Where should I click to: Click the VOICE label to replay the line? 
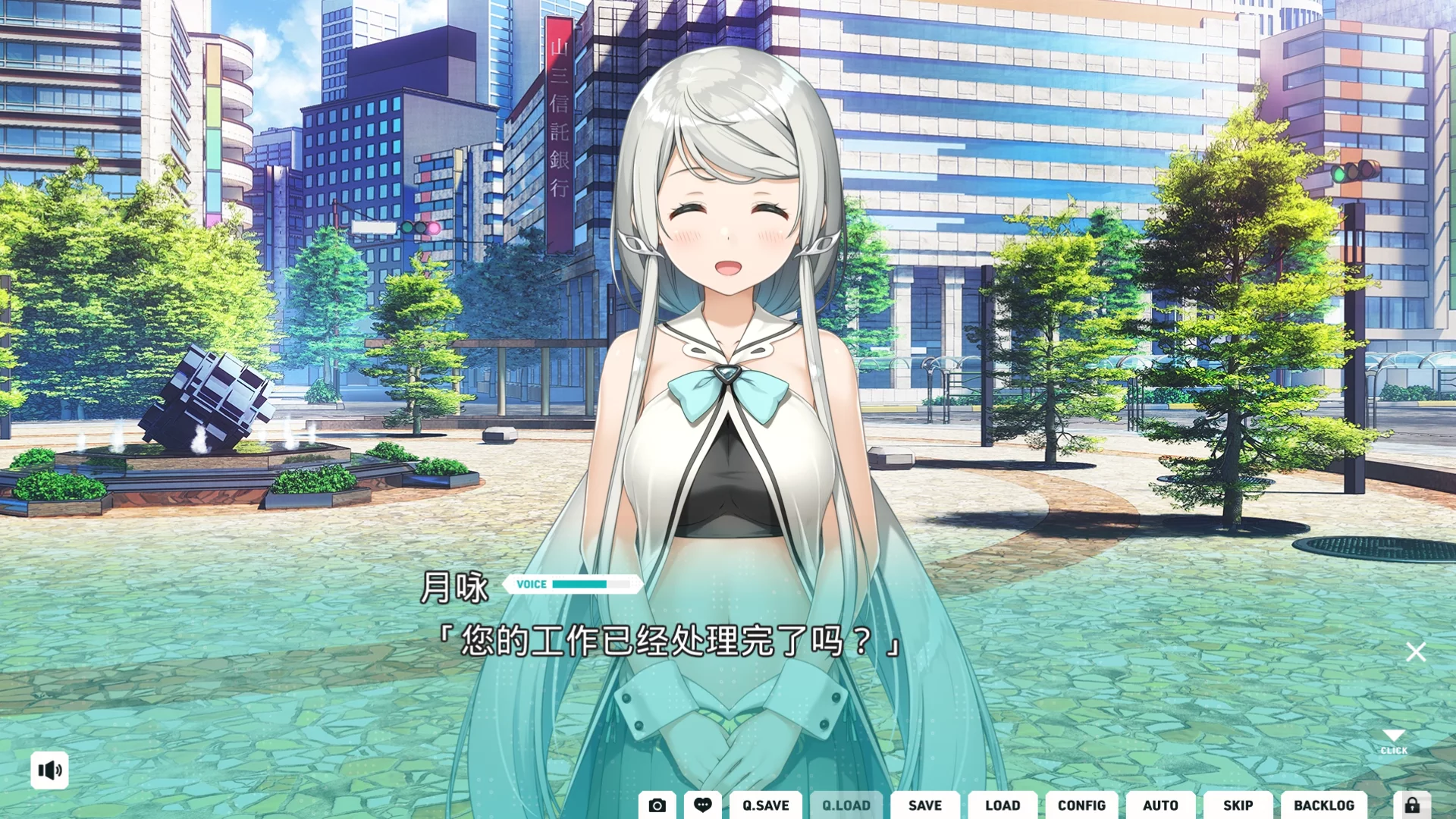click(531, 584)
